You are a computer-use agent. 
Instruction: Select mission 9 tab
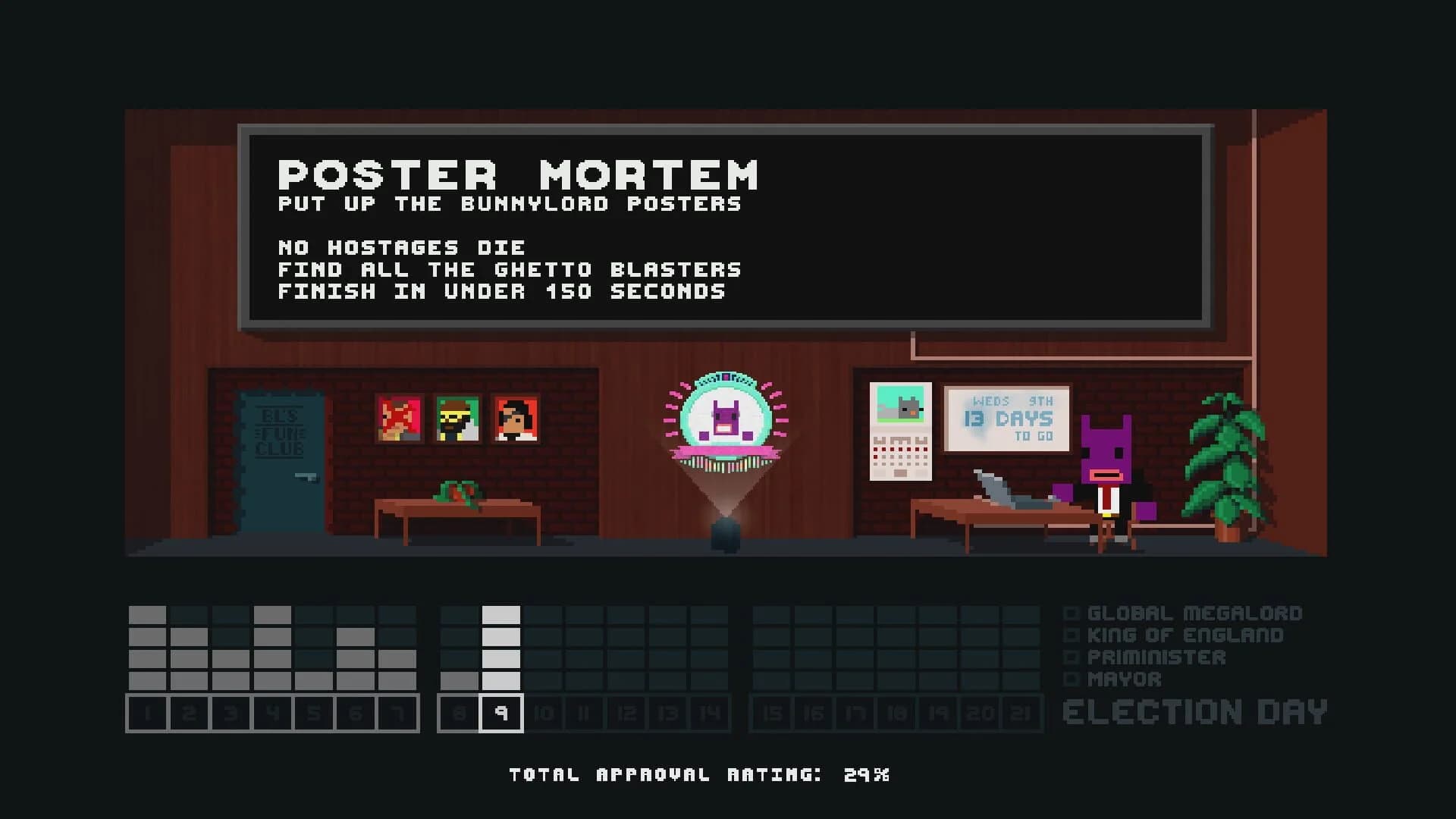500,713
